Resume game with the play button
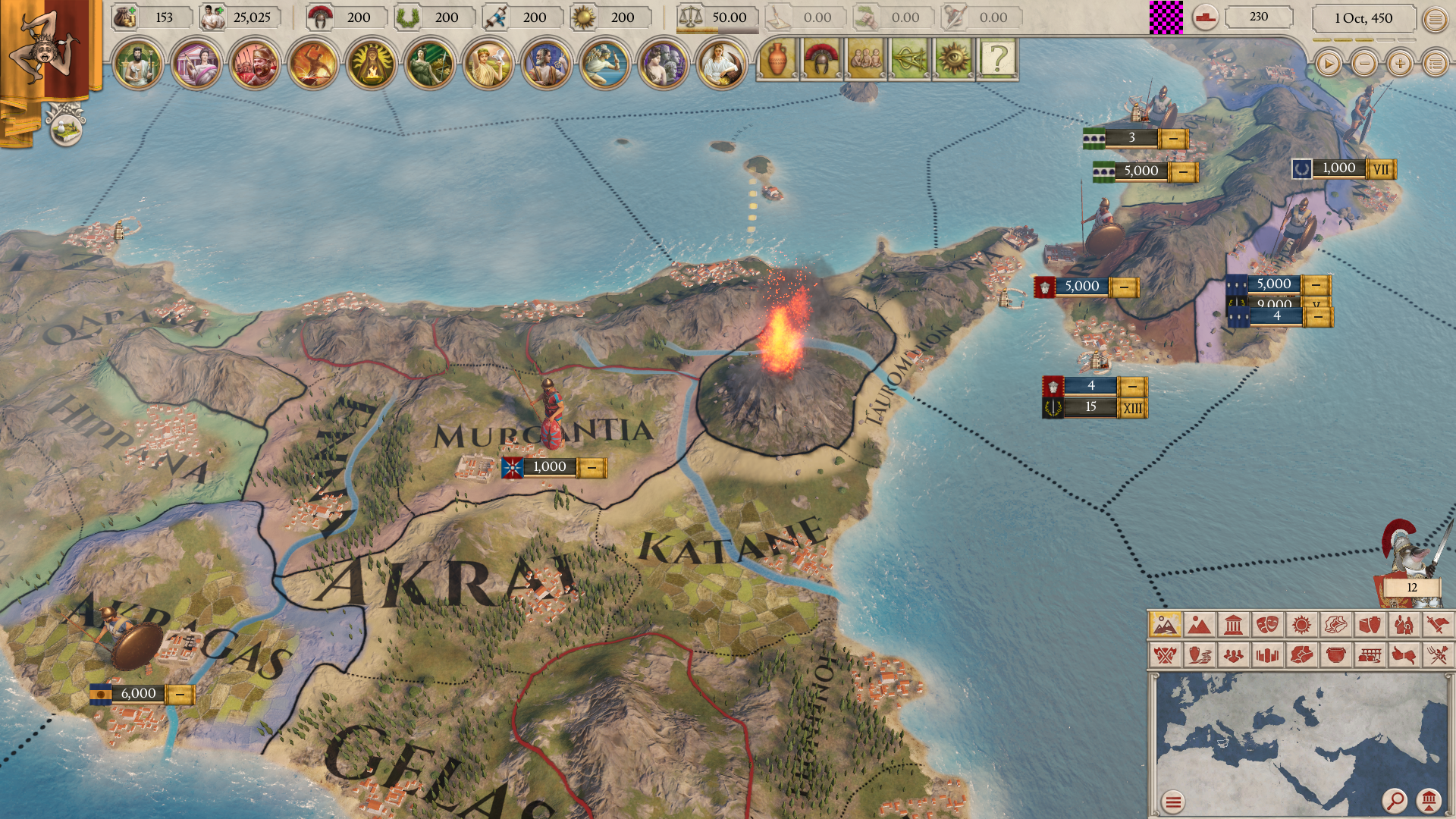 (1328, 64)
